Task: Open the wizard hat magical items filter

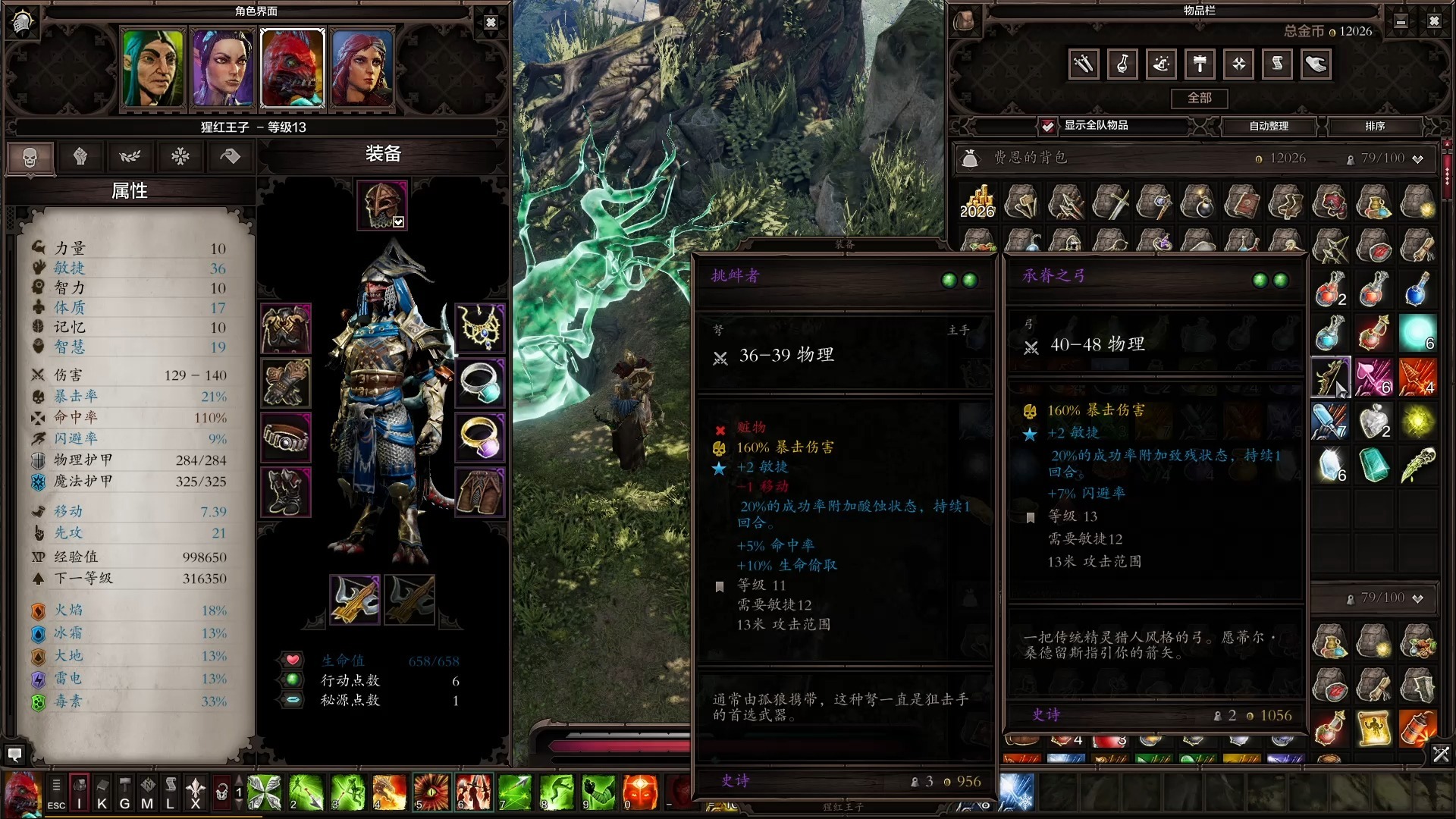Action: [1161, 64]
